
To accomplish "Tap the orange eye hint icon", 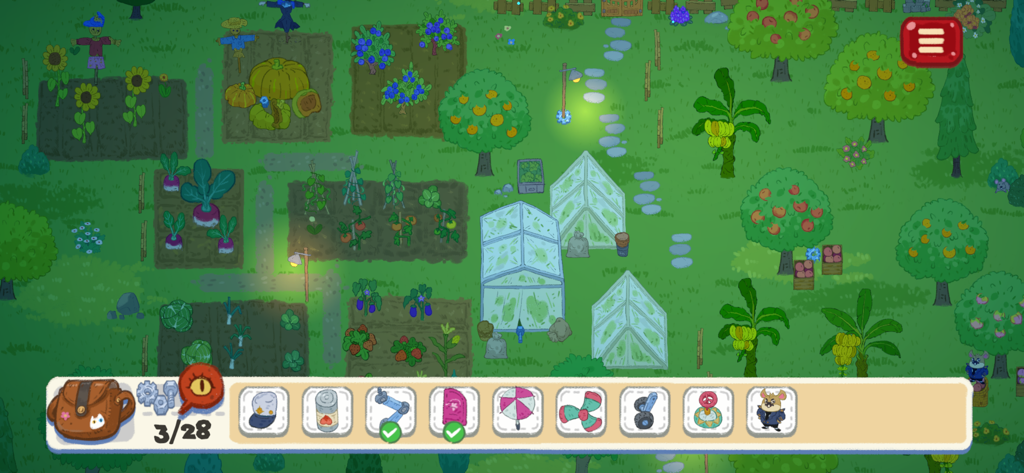I will click(x=200, y=384).
